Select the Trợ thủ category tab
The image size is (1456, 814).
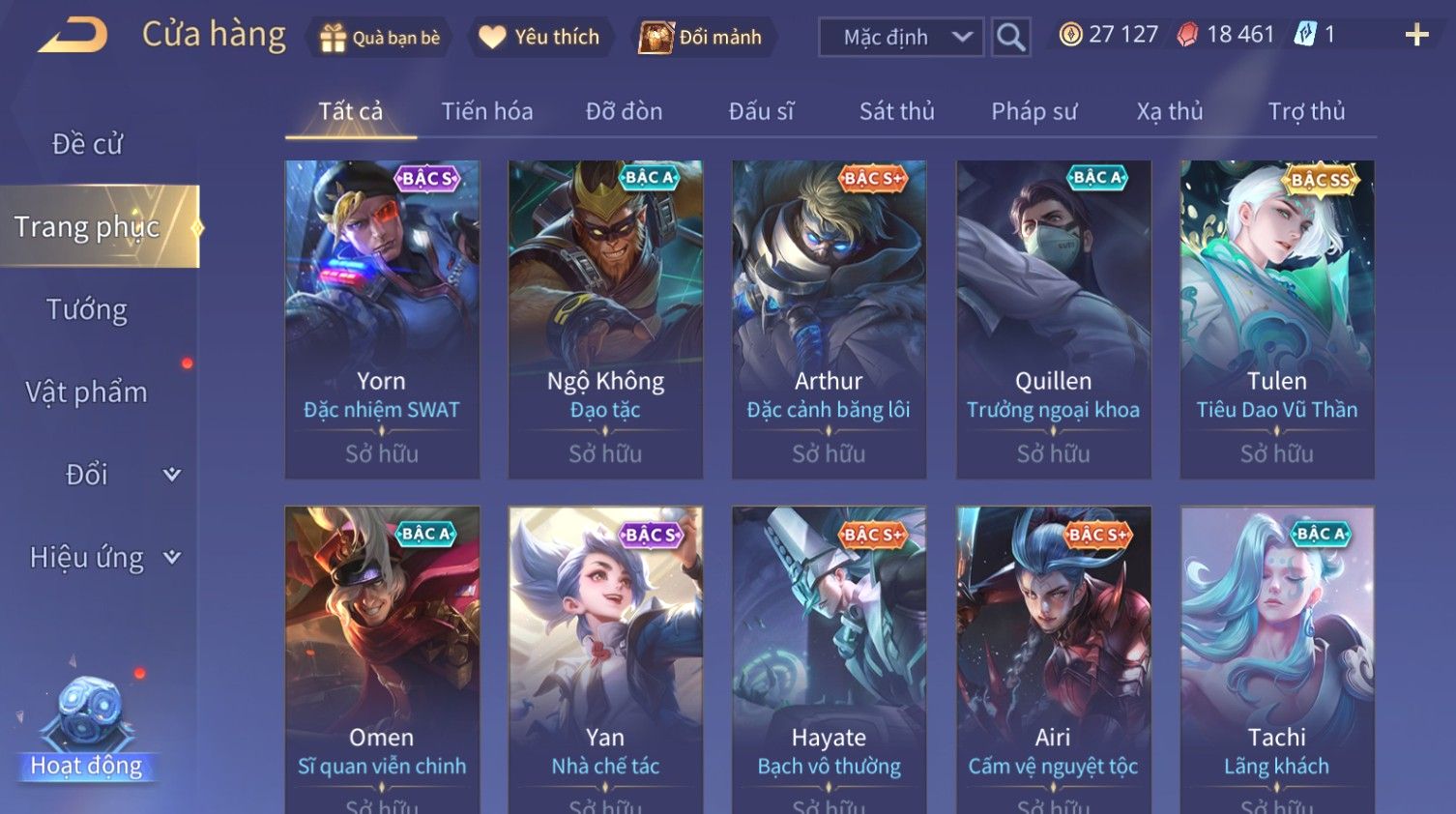coord(1306,111)
